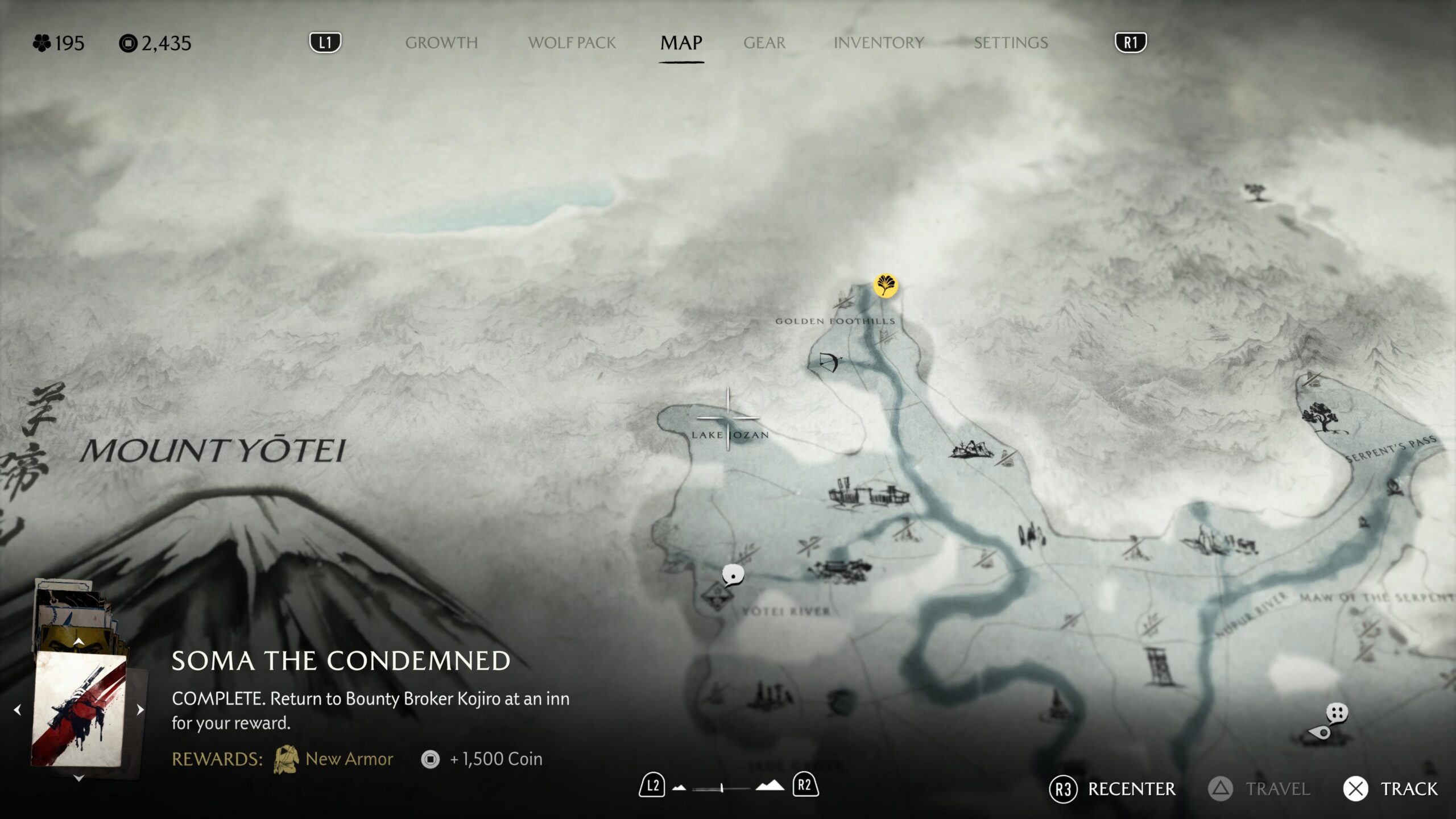The width and height of the screenshot is (1456, 819).
Task: Switch to the Settings tab
Action: click(x=1010, y=43)
